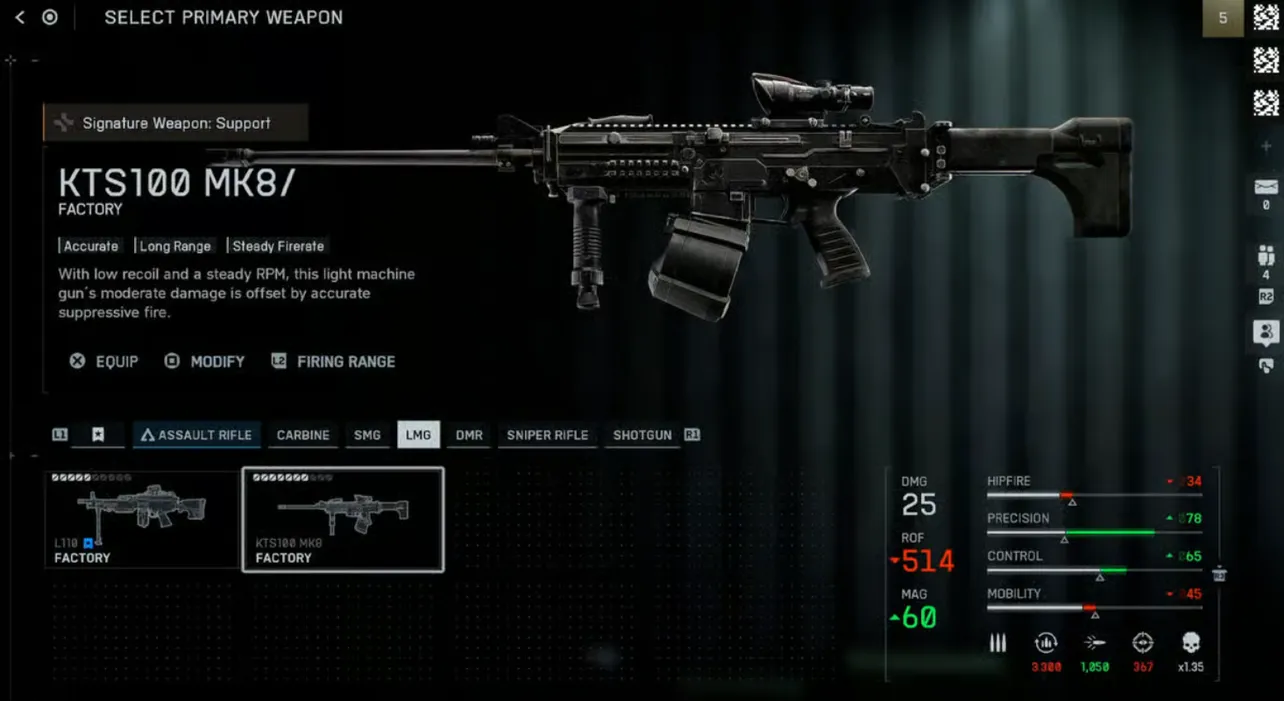Open the Sniper Rifle tab
1284x701 pixels.
[547, 435]
